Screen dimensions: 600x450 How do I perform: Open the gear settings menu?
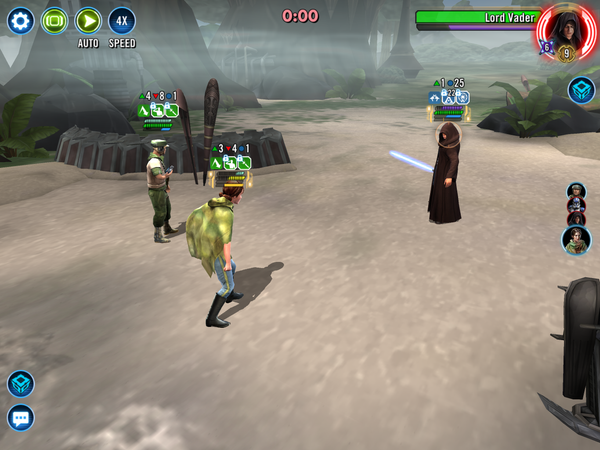click(x=20, y=21)
